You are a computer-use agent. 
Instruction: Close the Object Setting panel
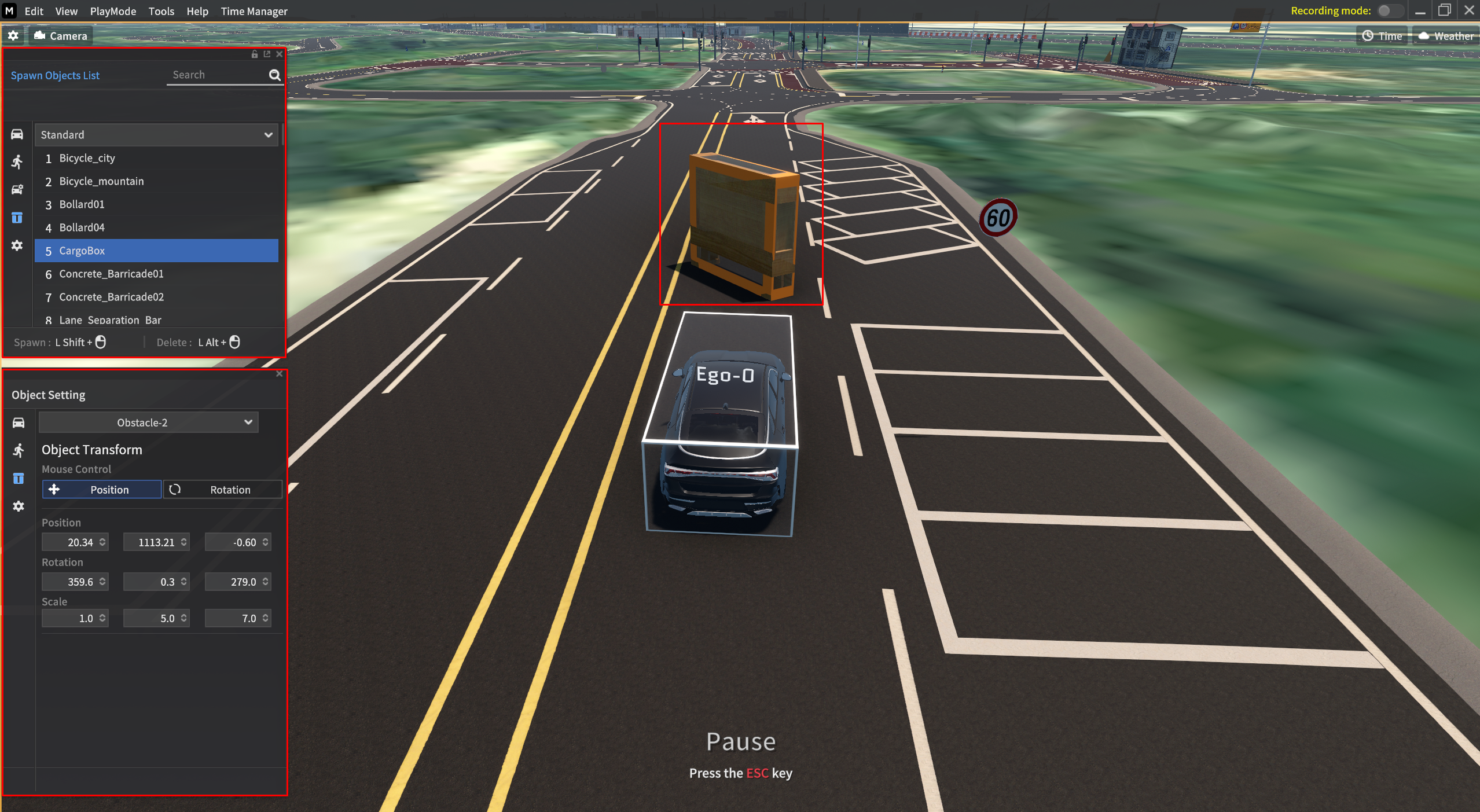click(280, 374)
